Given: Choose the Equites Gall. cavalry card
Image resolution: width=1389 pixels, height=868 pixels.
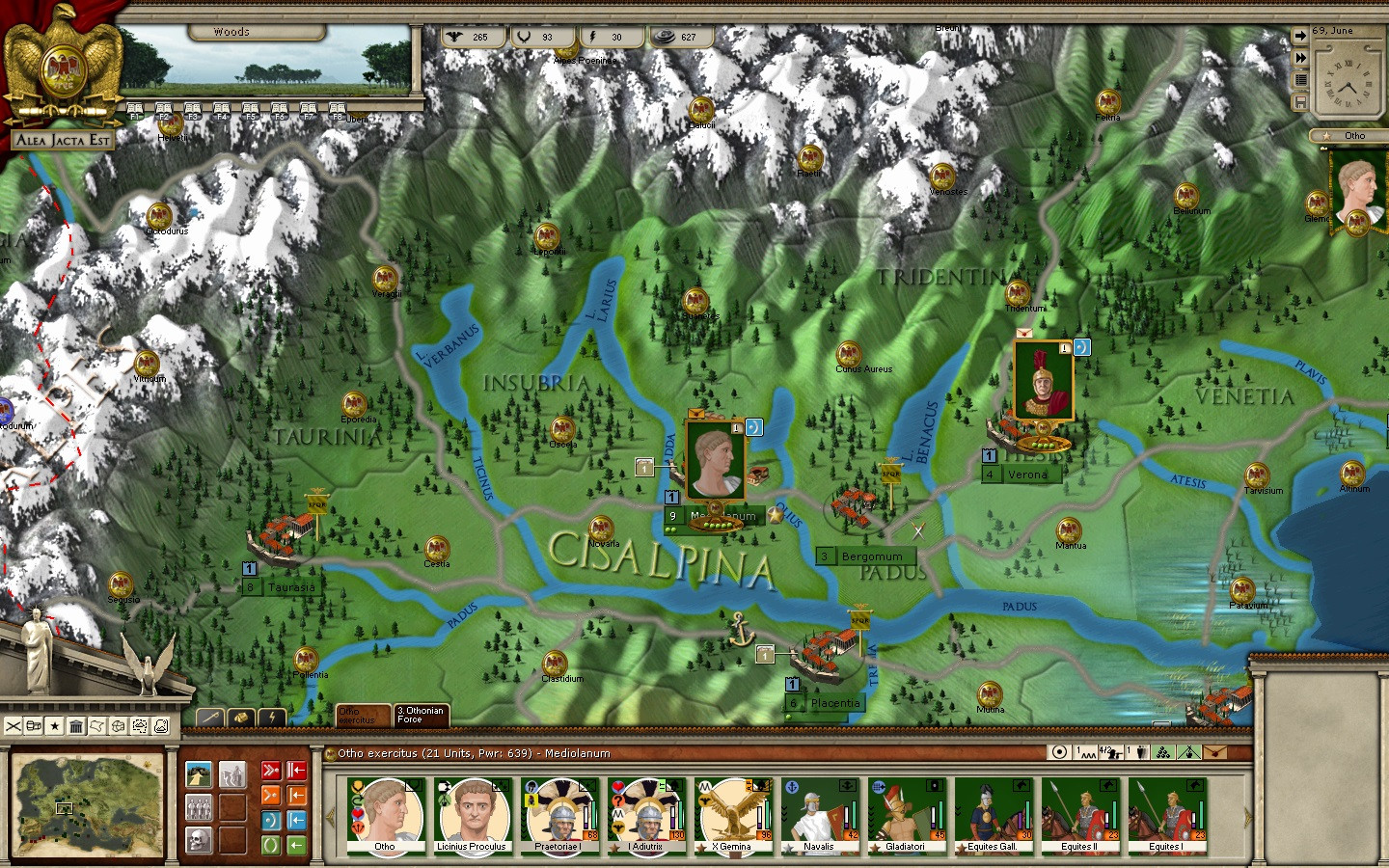Looking at the screenshot, I should click(993, 816).
